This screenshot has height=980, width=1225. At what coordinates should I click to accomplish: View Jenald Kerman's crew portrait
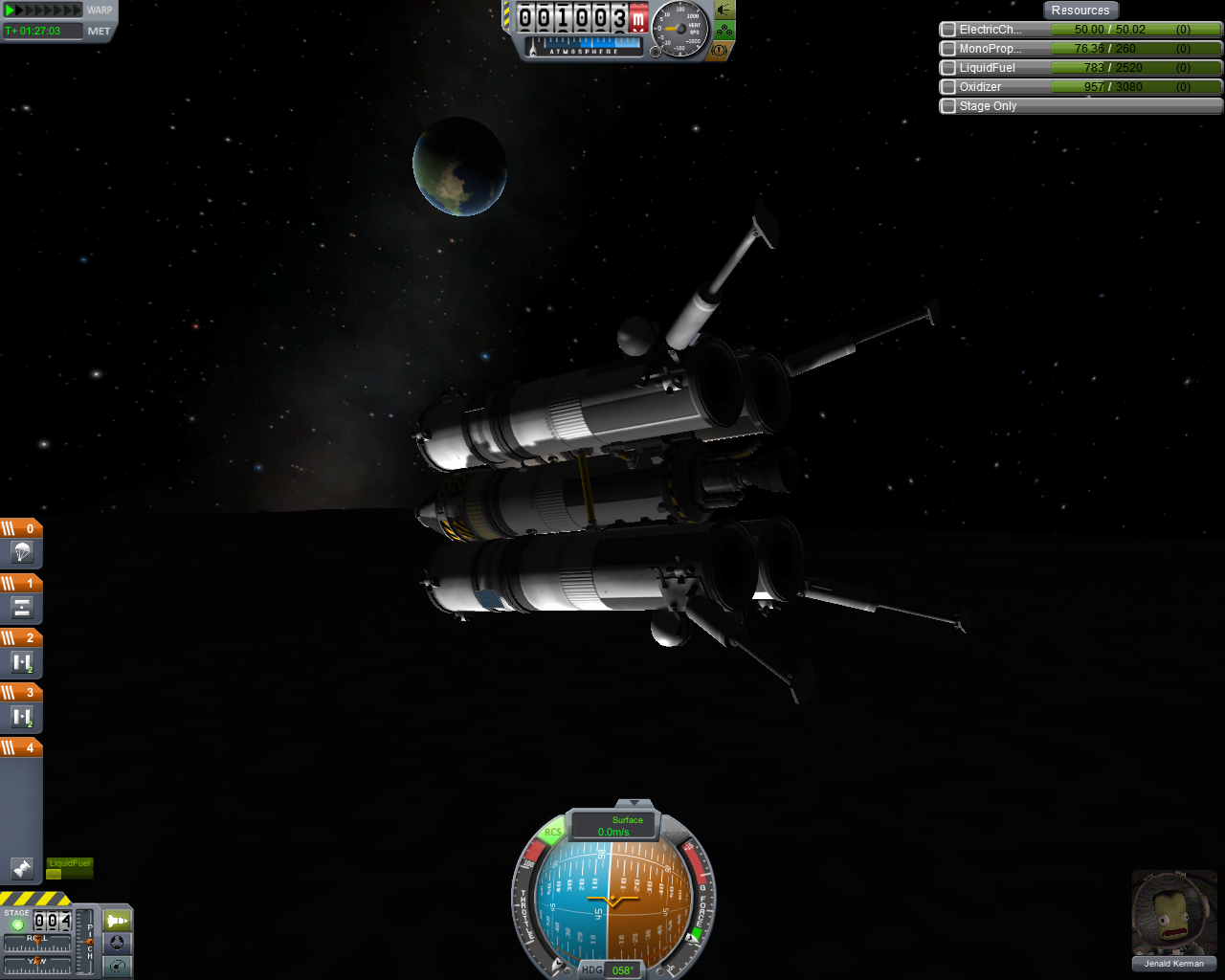[1173, 913]
